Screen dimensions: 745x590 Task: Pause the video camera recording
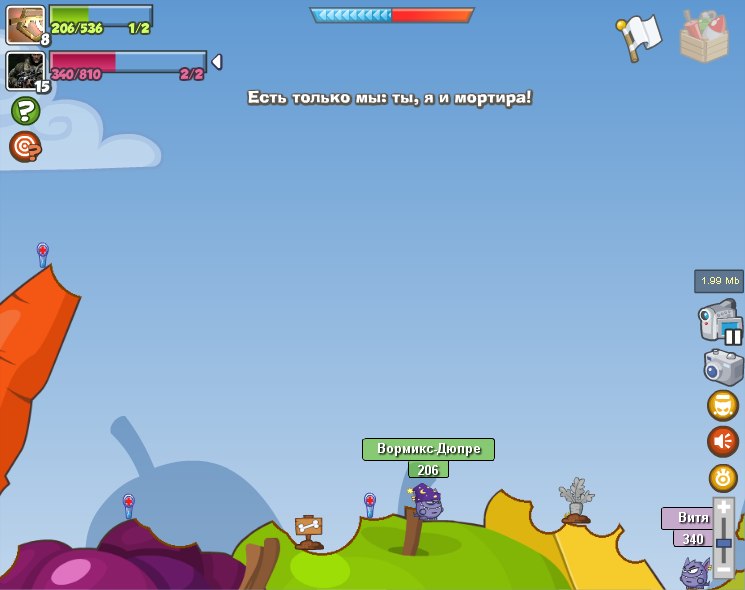(x=733, y=337)
